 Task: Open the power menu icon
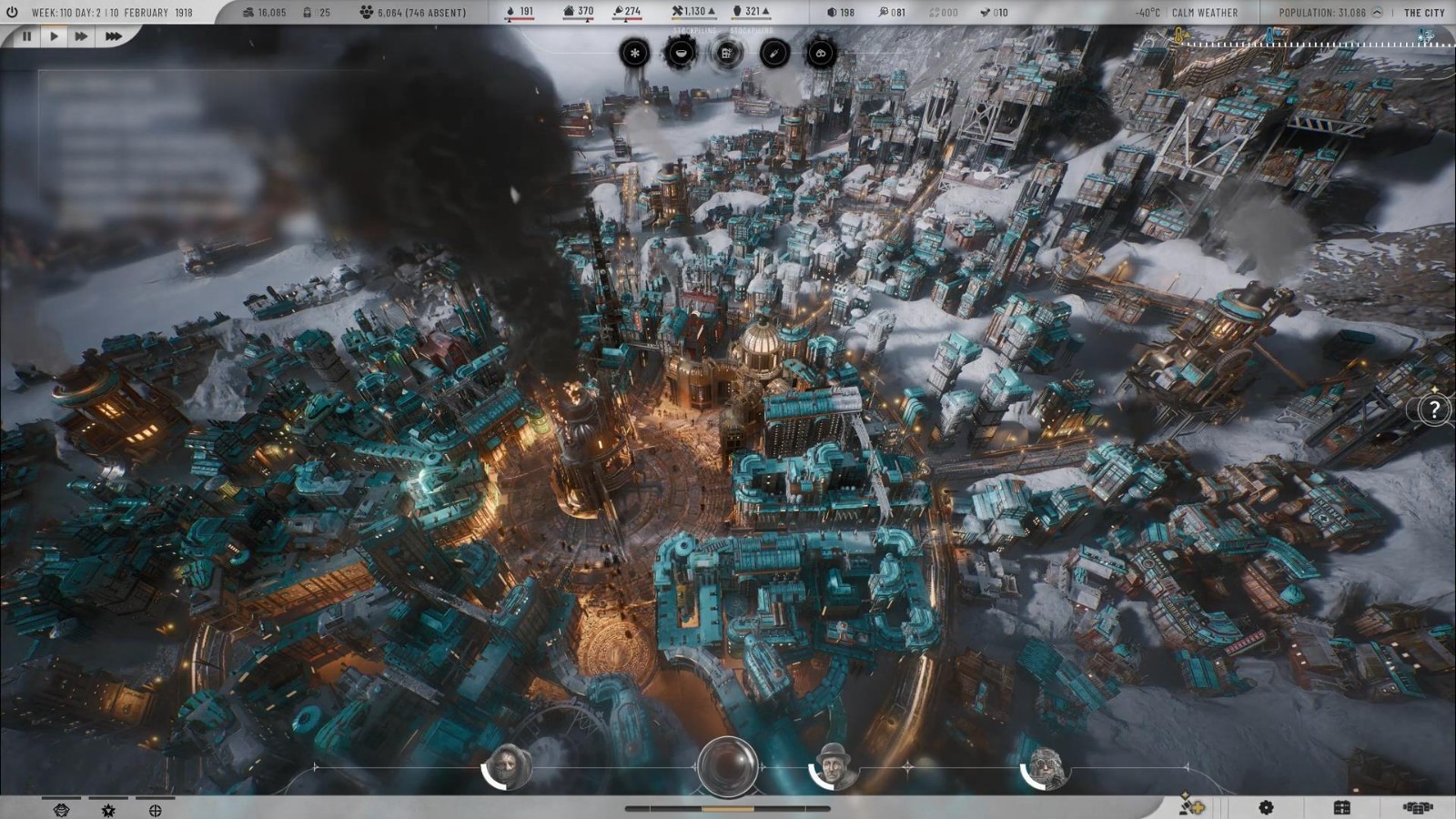12,13
